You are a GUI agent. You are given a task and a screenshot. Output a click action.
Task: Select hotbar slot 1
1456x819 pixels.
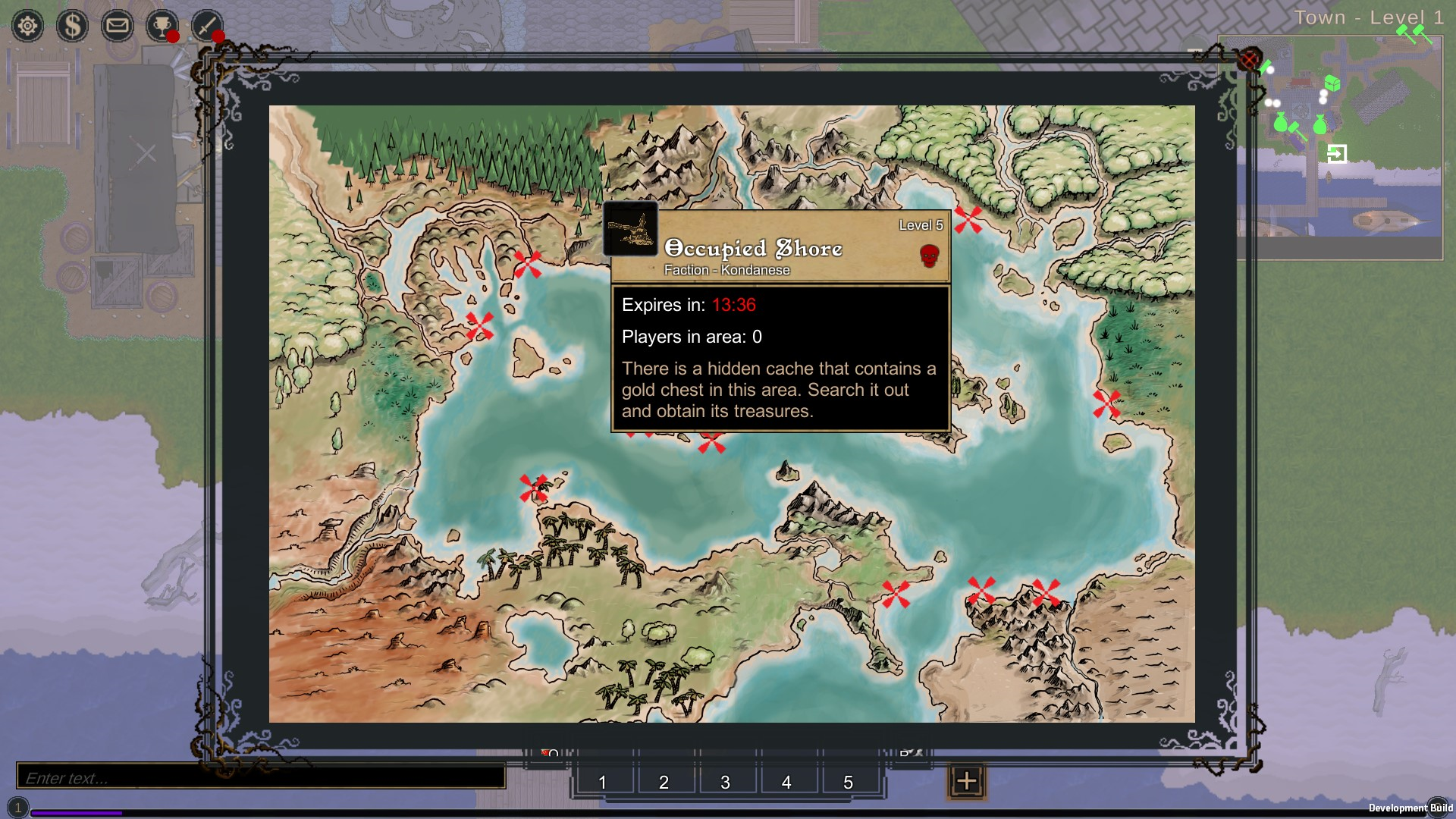coord(603,782)
